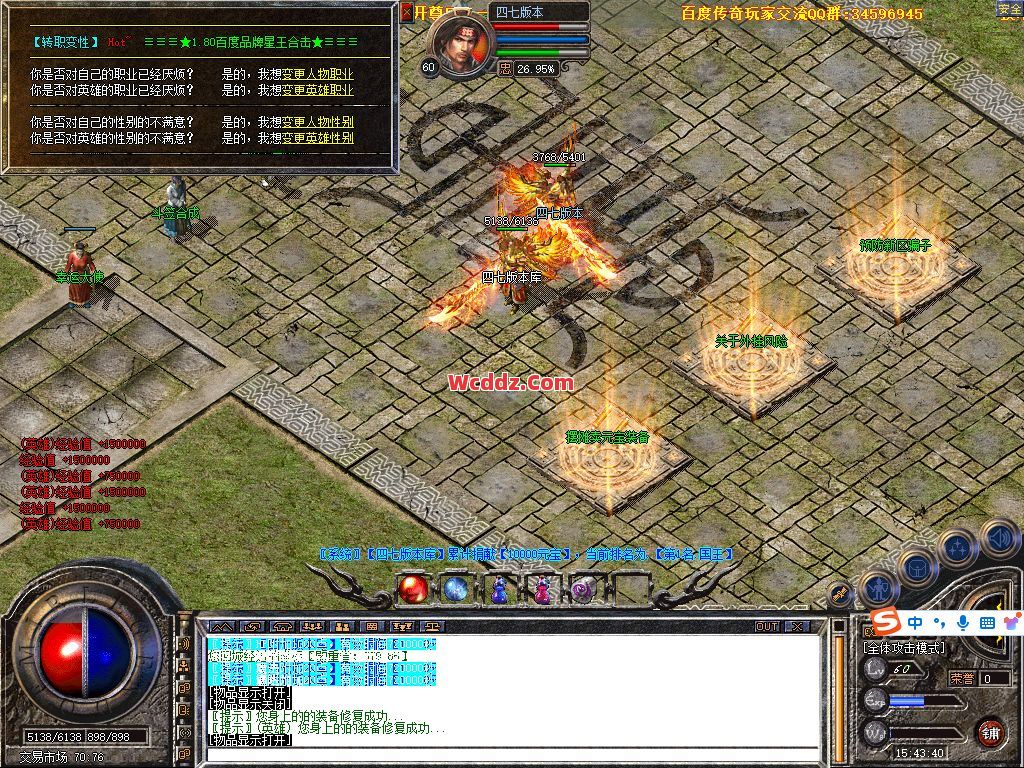Open the character equipment round button
Image resolution: width=1024 pixels, height=768 pixels.
click(879, 588)
